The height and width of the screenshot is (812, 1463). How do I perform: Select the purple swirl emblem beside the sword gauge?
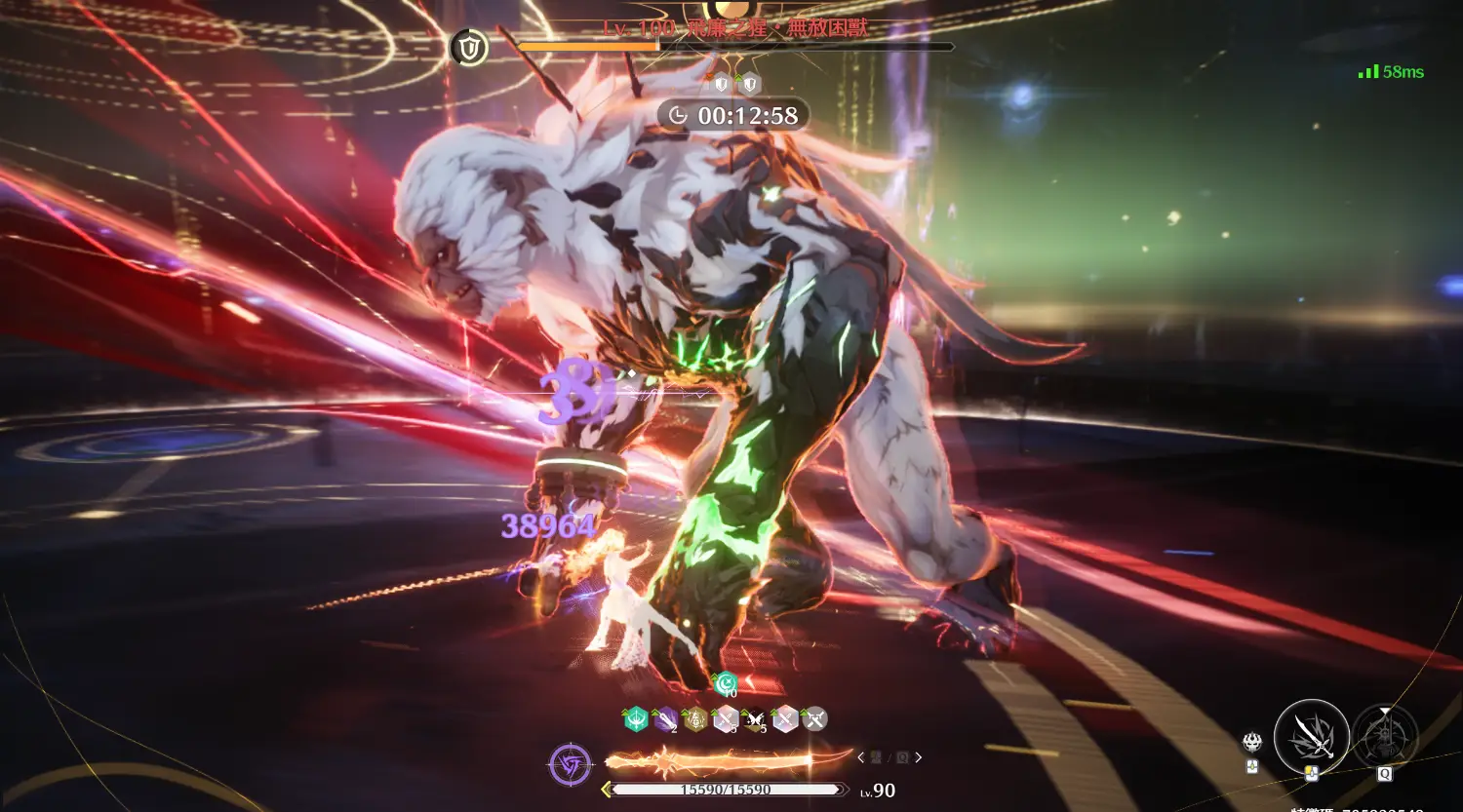[x=570, y=764]
